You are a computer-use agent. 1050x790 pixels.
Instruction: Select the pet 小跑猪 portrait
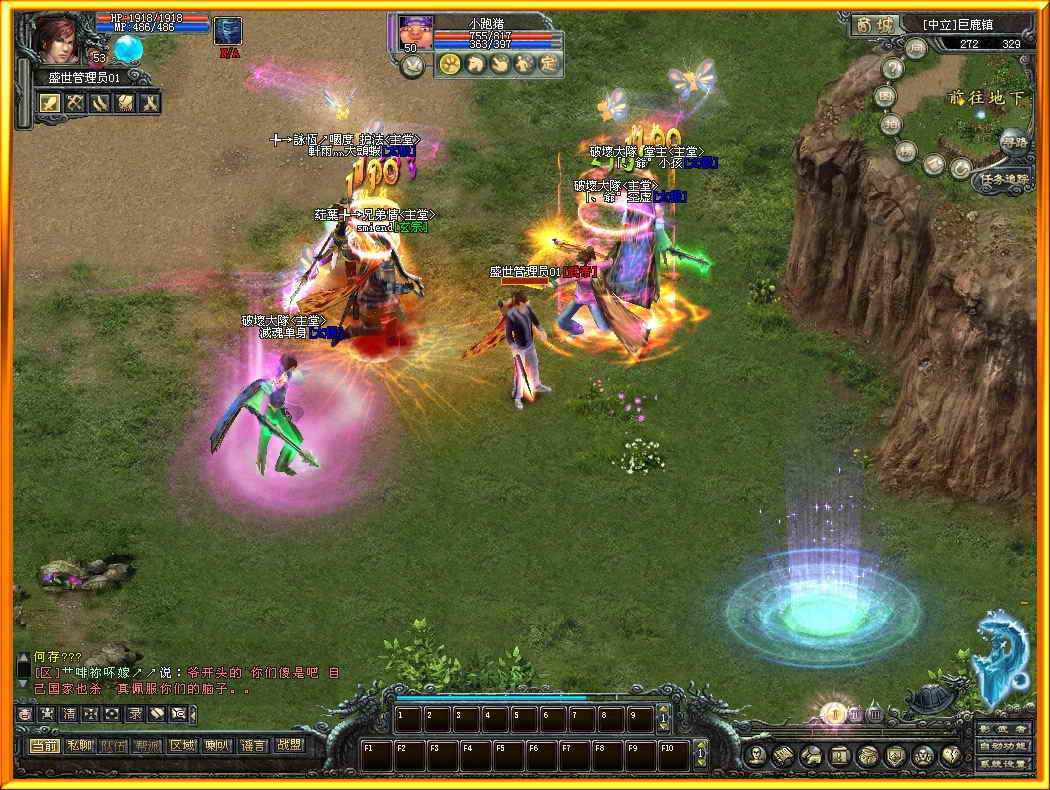(416, 32)
